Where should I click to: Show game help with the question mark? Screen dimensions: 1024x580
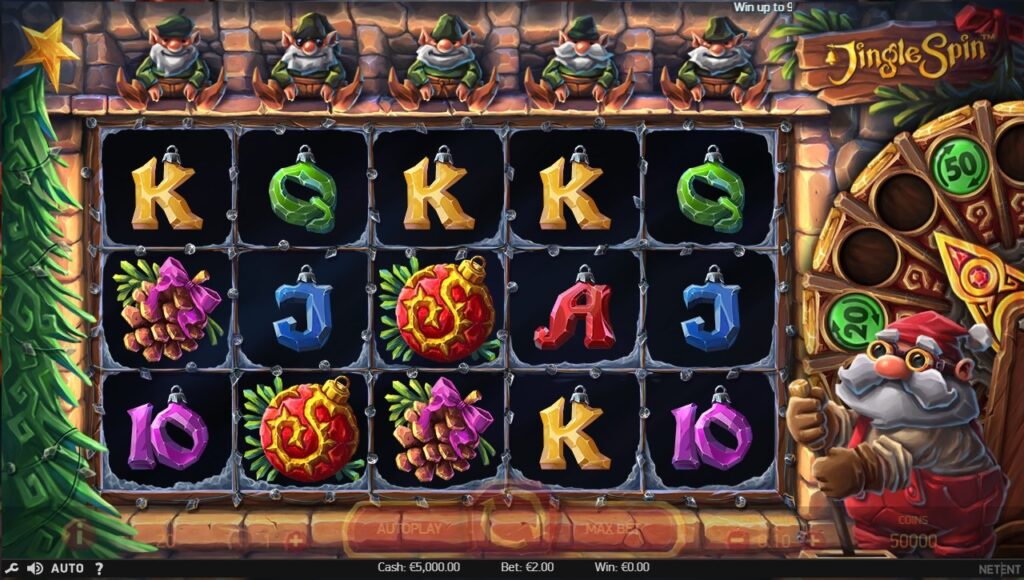(99, 568)
